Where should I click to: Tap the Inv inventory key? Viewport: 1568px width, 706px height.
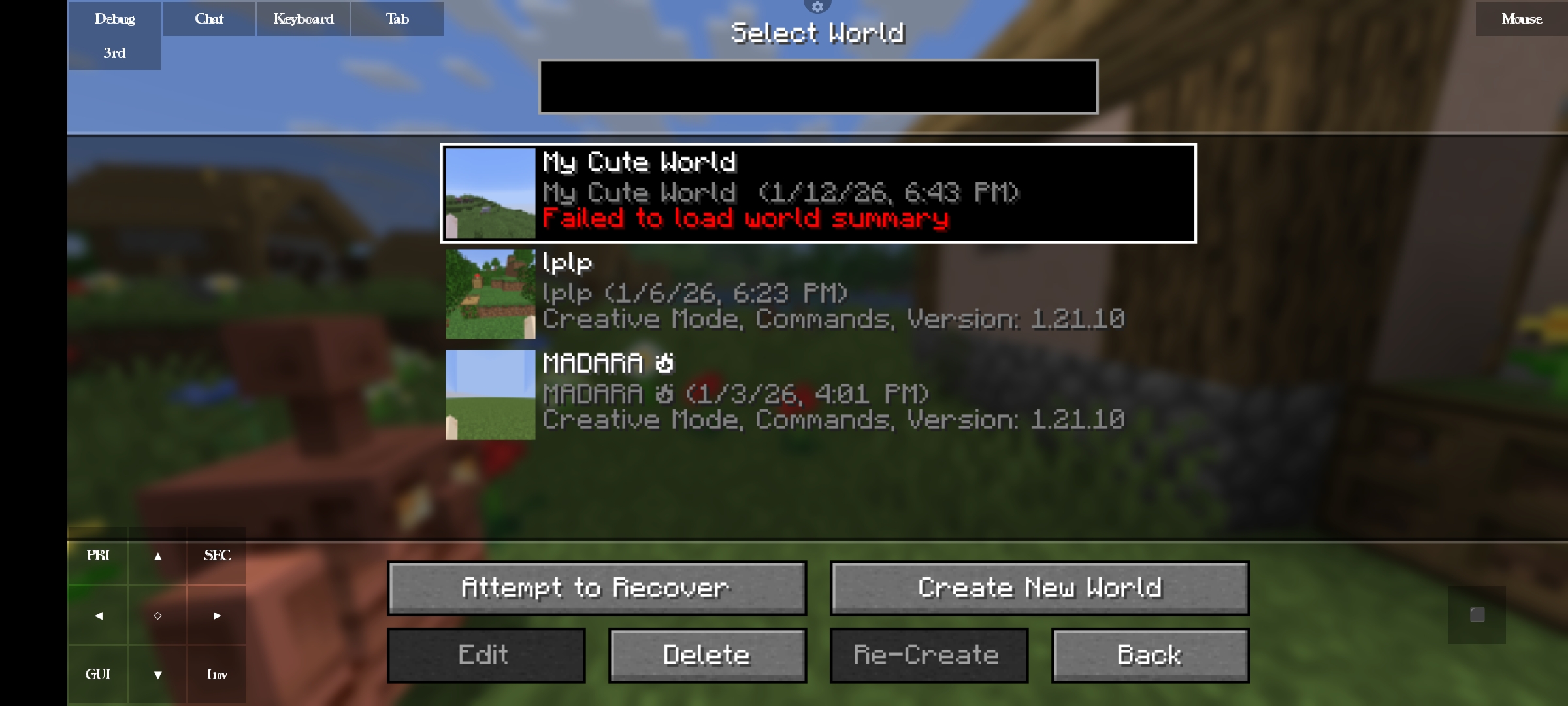(216, 674)
